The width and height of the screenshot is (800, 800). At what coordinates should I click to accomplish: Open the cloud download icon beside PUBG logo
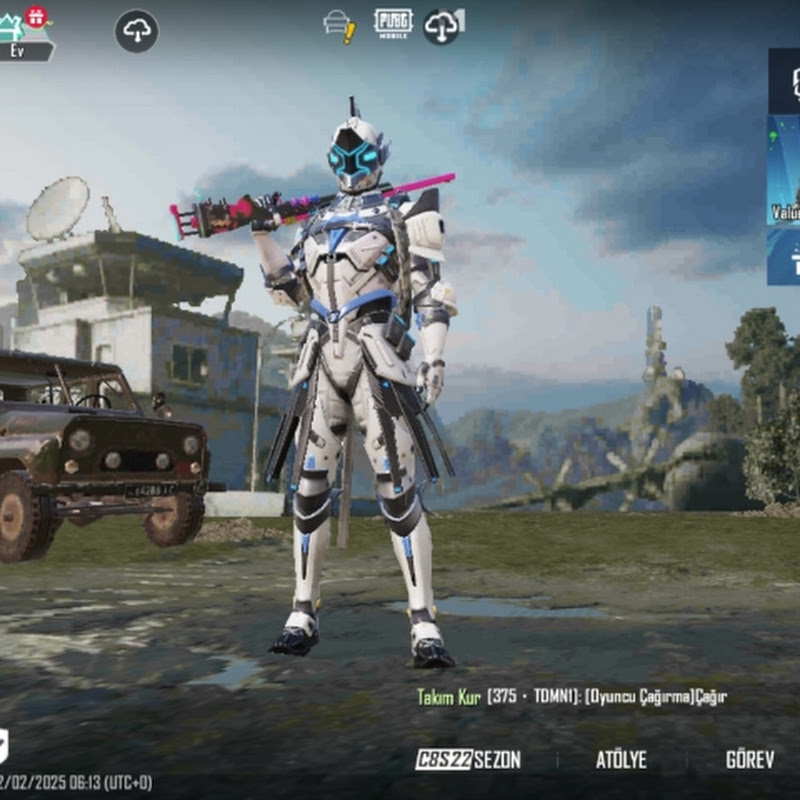tap(443, 26)
